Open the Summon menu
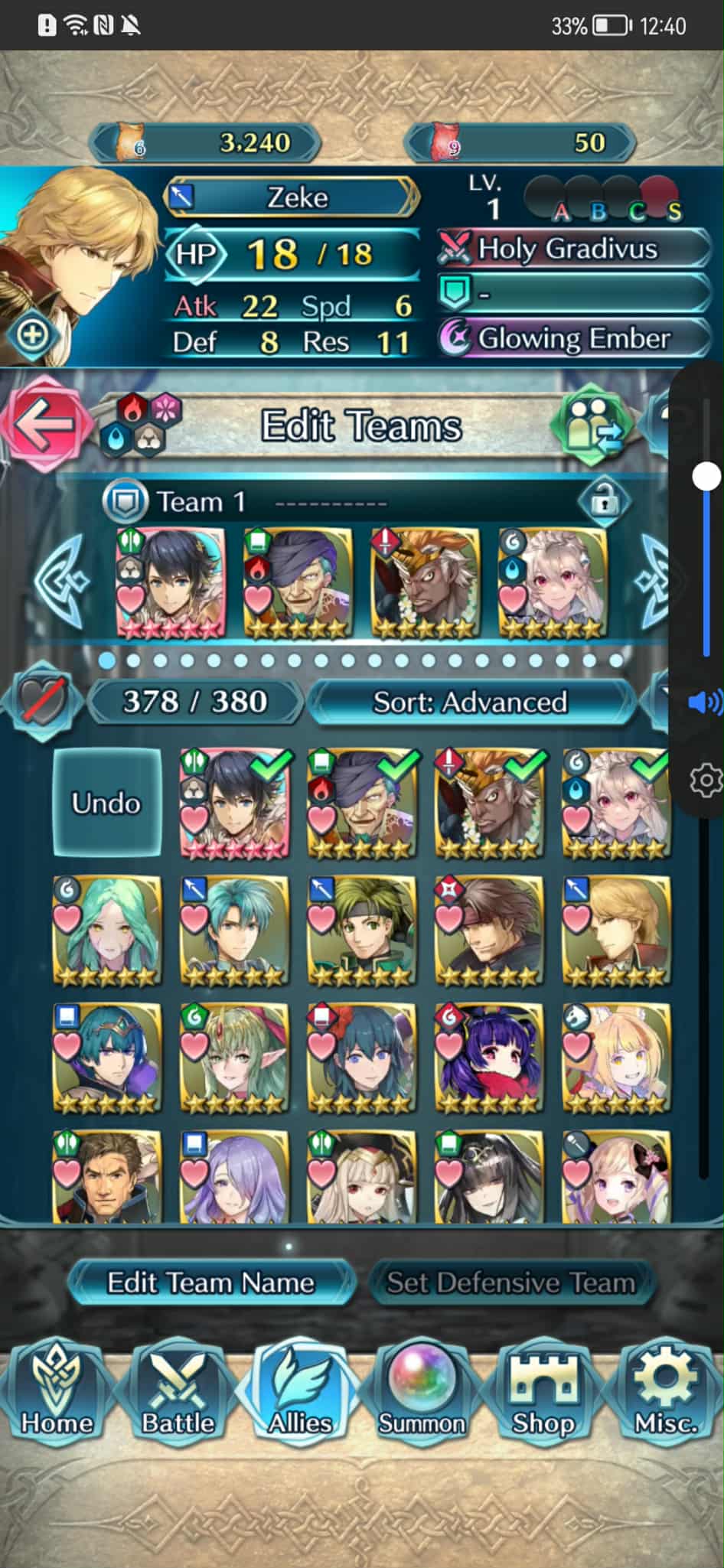The height and width of the screenshot is (1568, 724). pyautogui.click(x=421, y=1394)
